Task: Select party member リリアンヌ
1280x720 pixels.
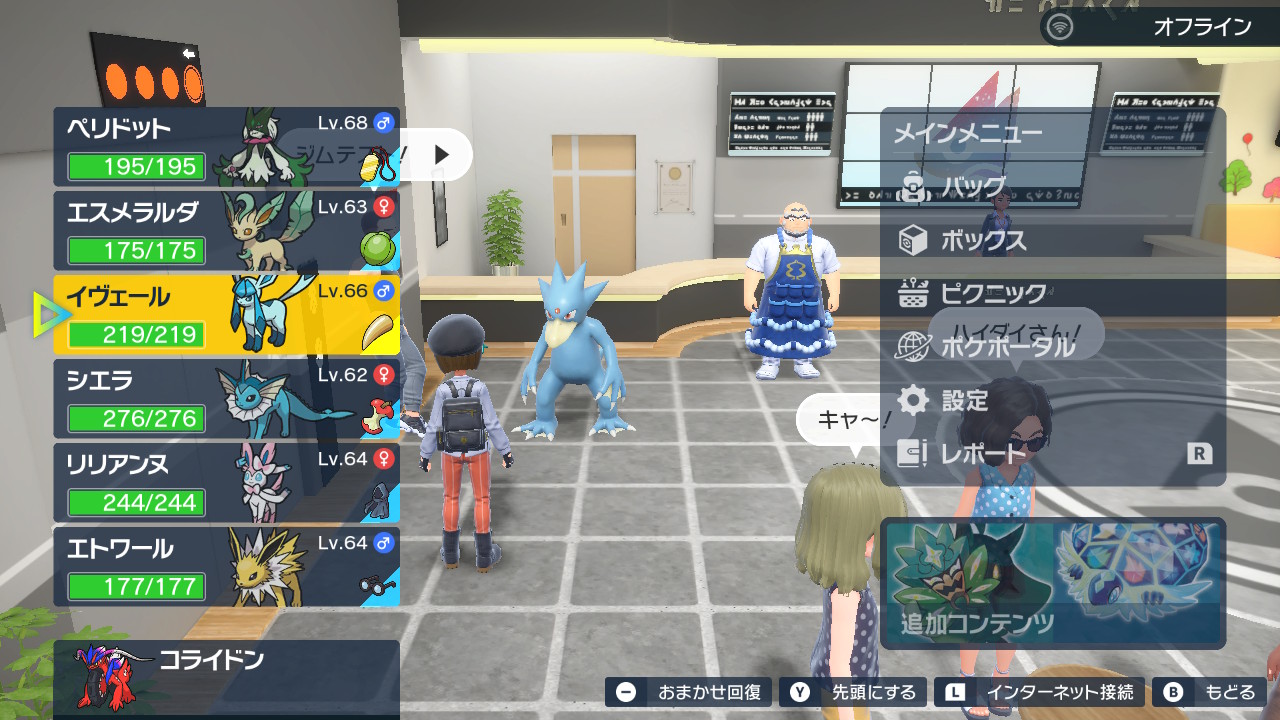Action: [x=226, y=483]
